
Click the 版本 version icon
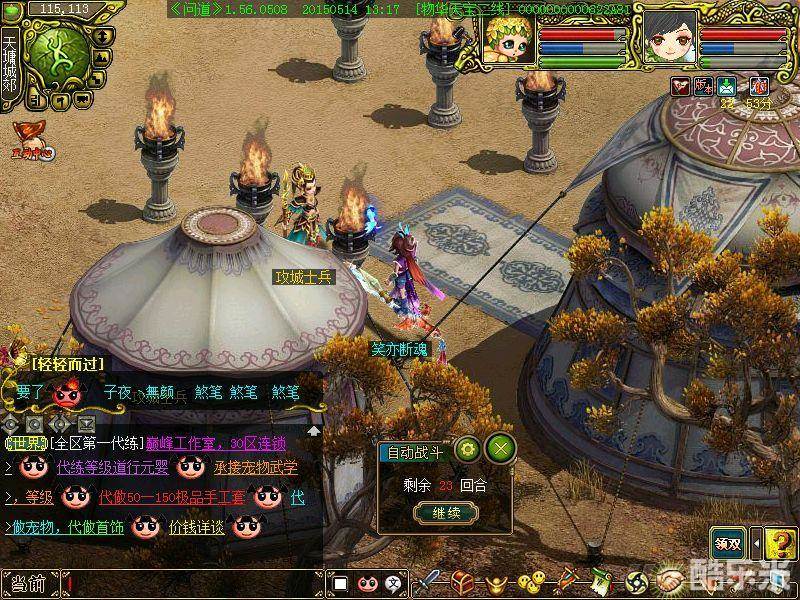[704, 86]
